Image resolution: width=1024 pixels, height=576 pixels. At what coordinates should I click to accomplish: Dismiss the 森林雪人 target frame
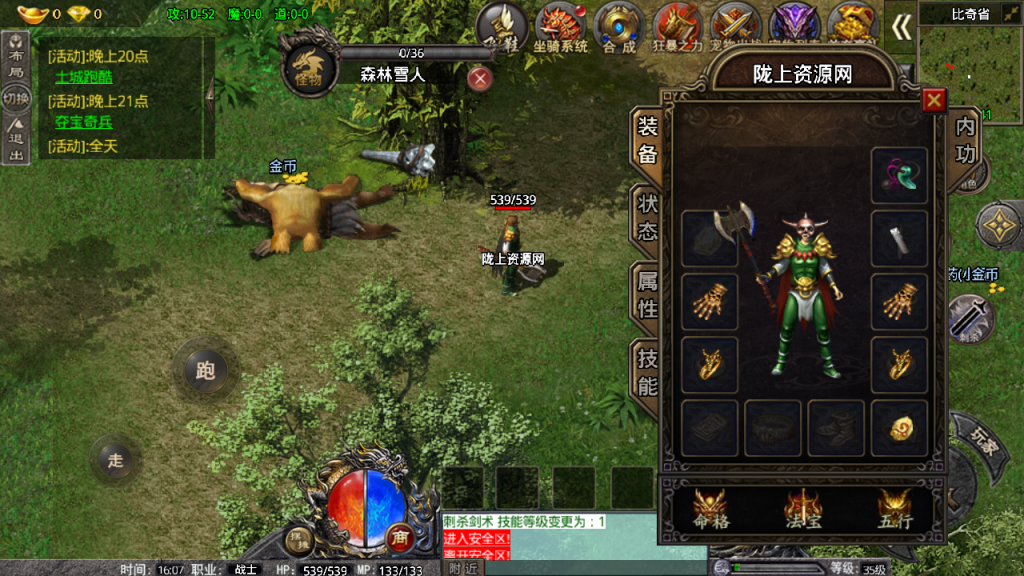481,78
